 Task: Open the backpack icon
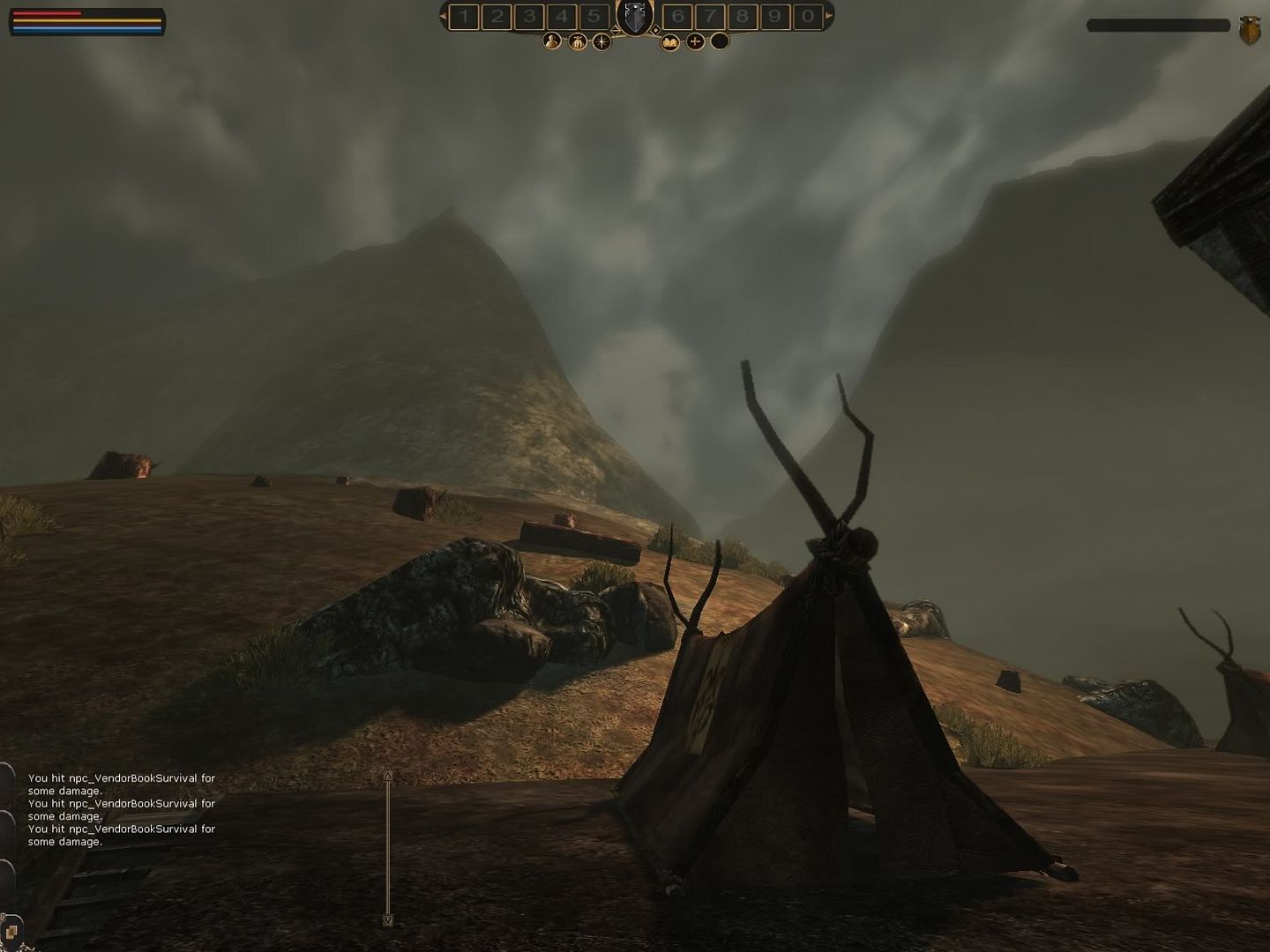click(578, 41)
